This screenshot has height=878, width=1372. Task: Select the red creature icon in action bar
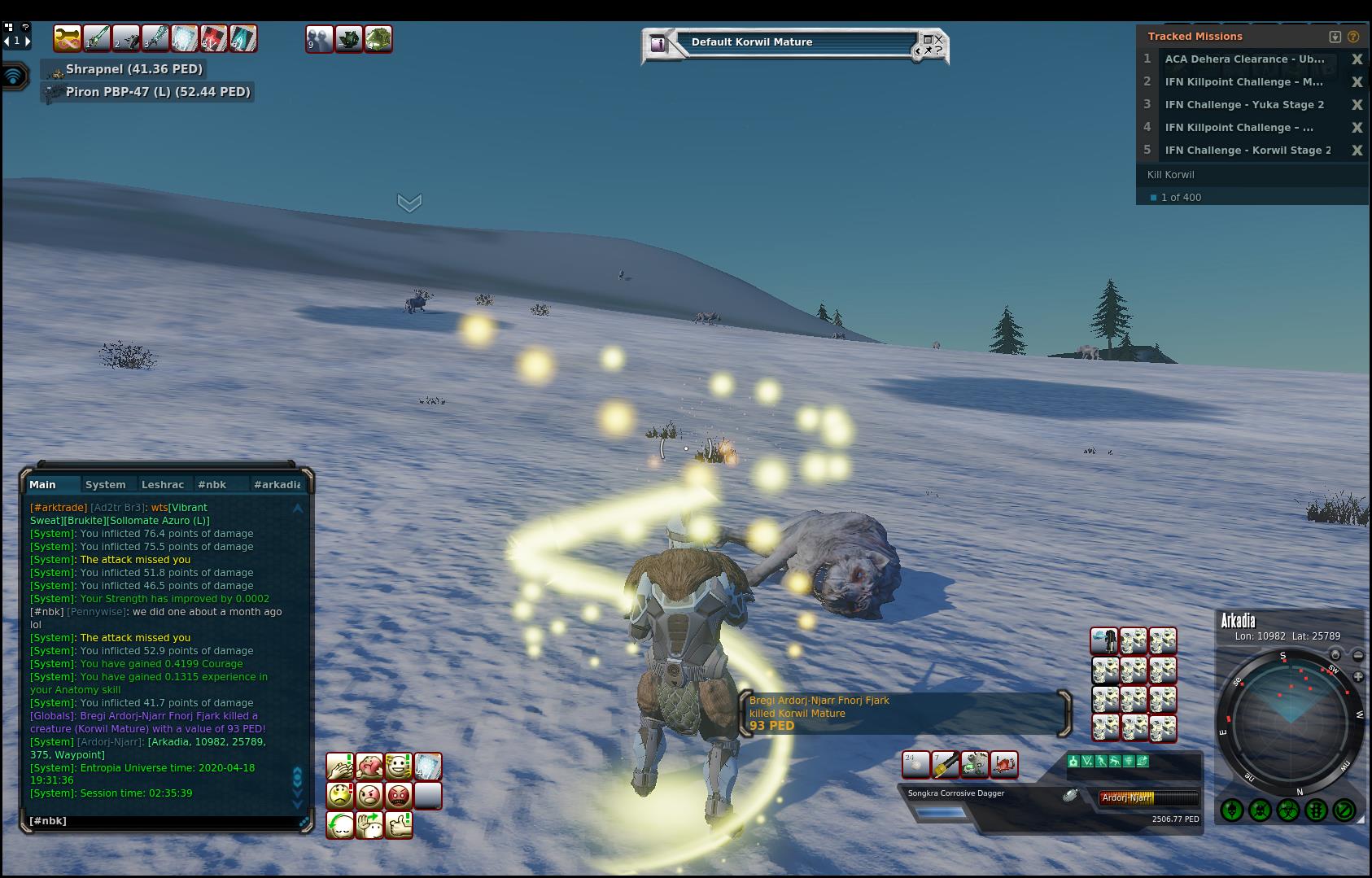pos(1004,765)
